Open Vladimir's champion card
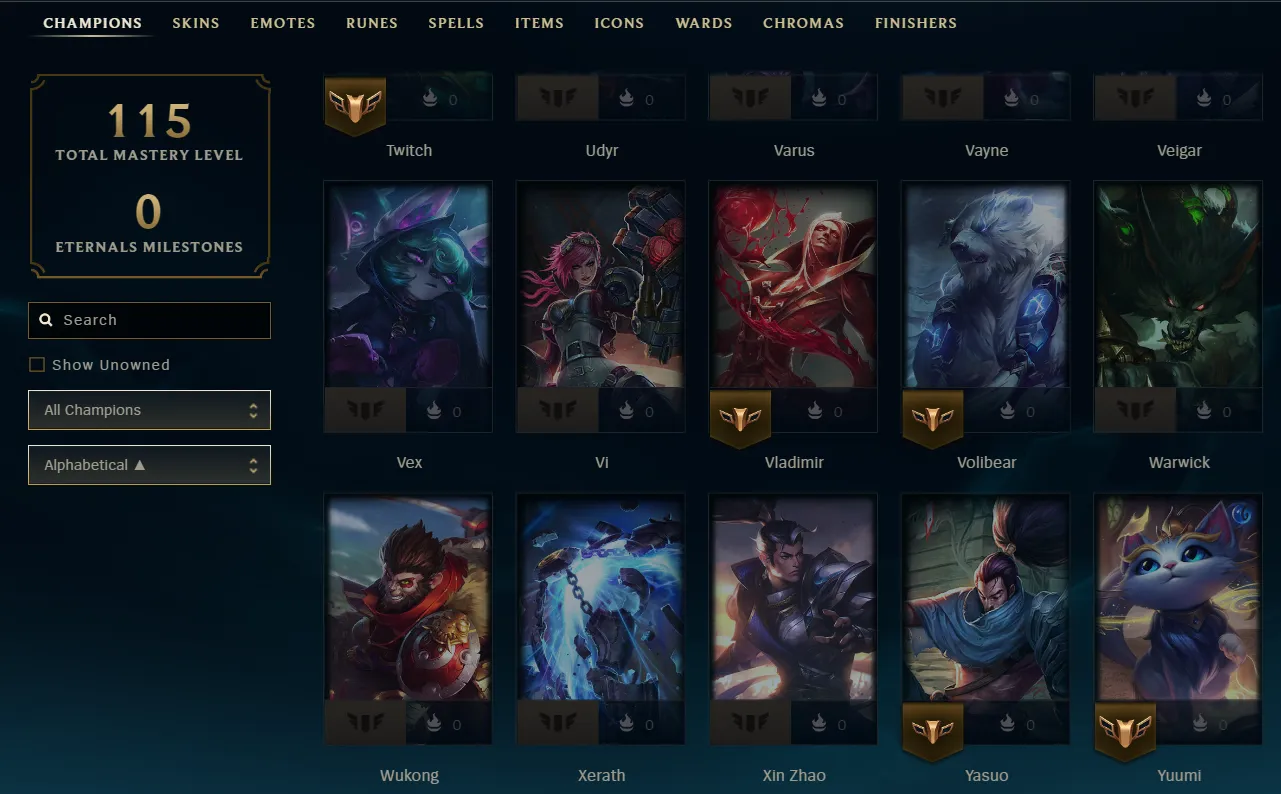The width and height of the screenshot is (1281, 794). (793, 285)
